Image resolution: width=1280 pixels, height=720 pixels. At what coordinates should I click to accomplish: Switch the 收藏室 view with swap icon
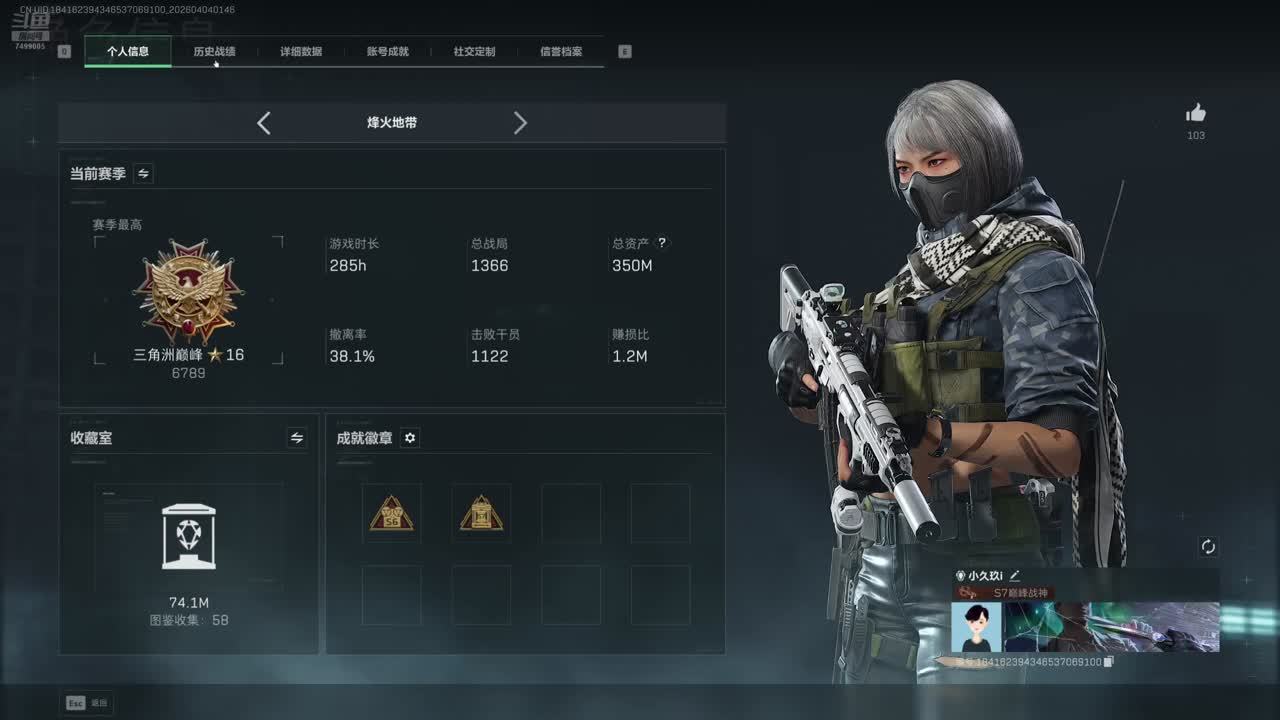point(297,438)
